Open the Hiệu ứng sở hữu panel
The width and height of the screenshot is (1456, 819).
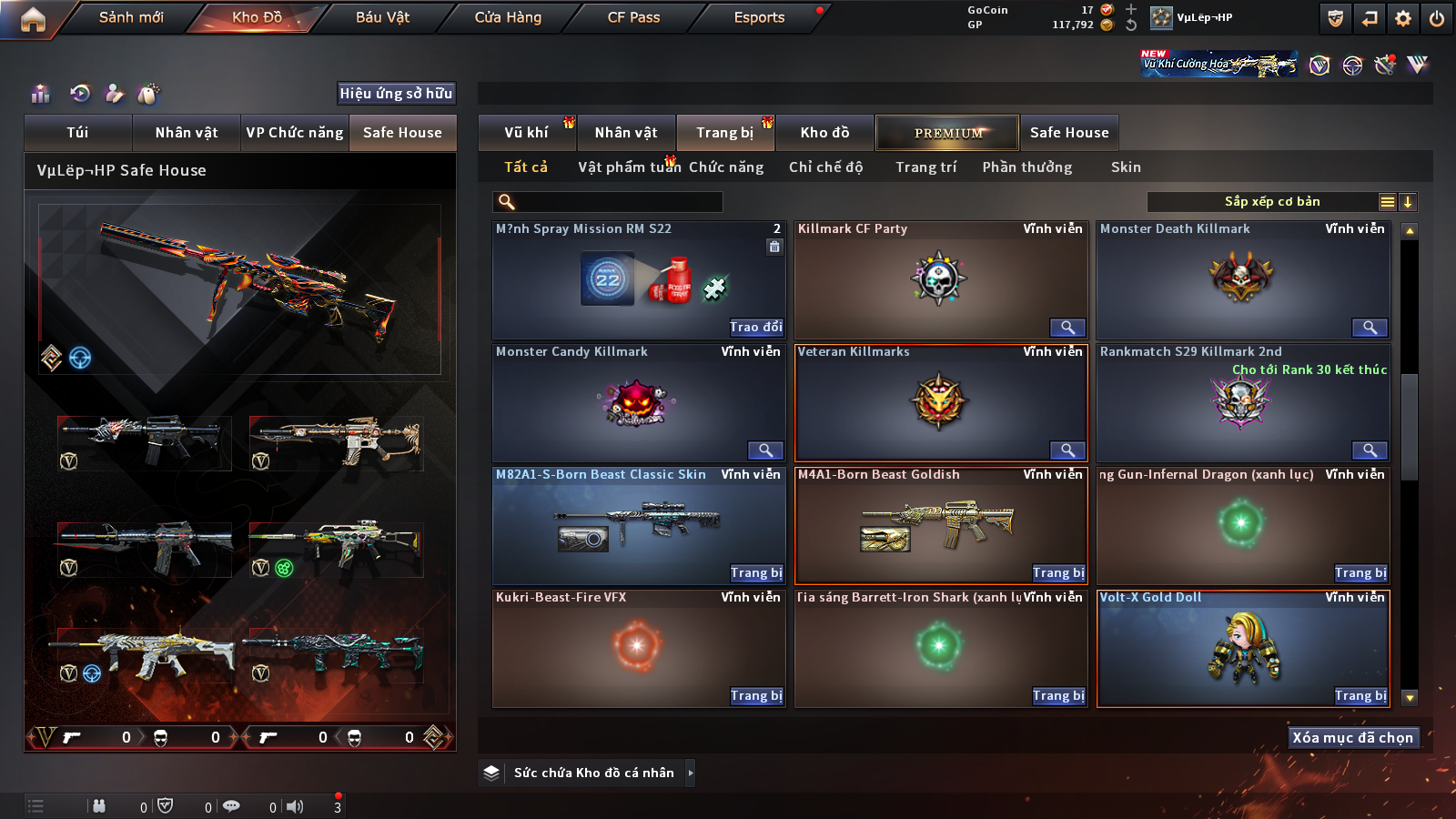click(396, 94)
